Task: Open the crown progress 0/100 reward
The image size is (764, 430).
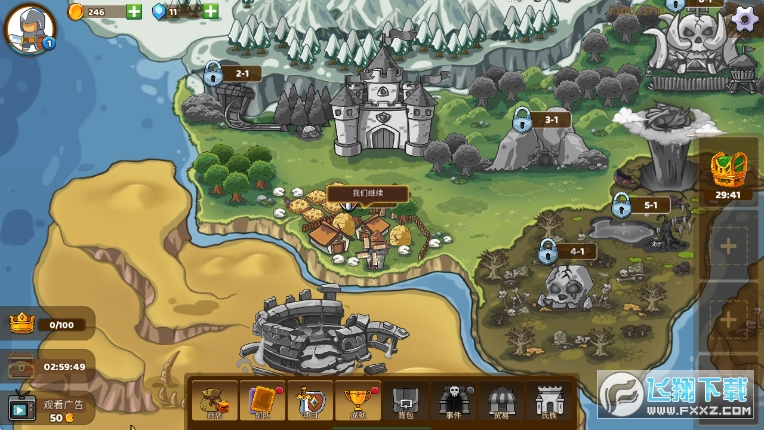Action: point(48,323)
